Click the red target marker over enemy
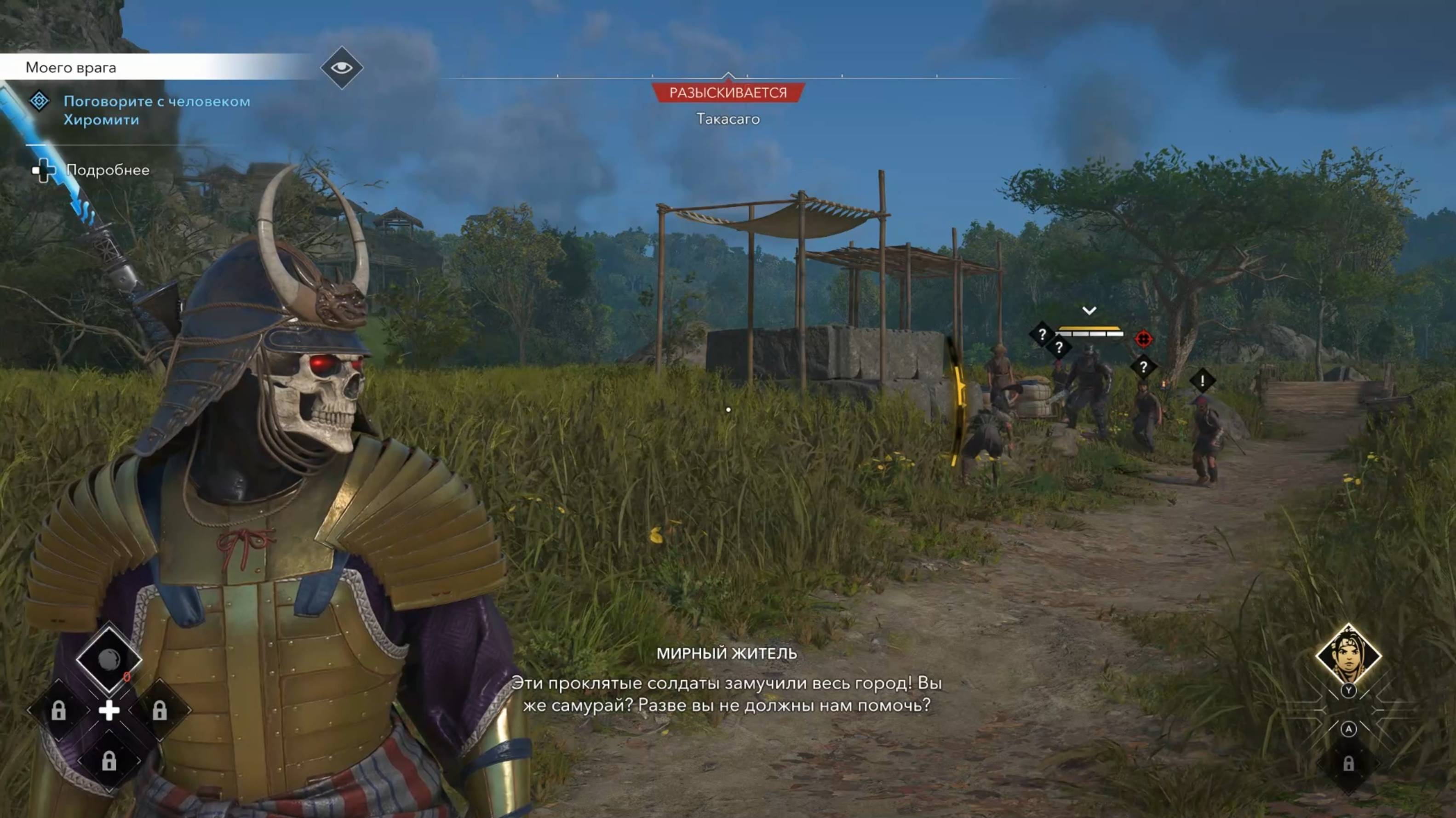Viewport: 1456px width, 818px height. 1143,338
